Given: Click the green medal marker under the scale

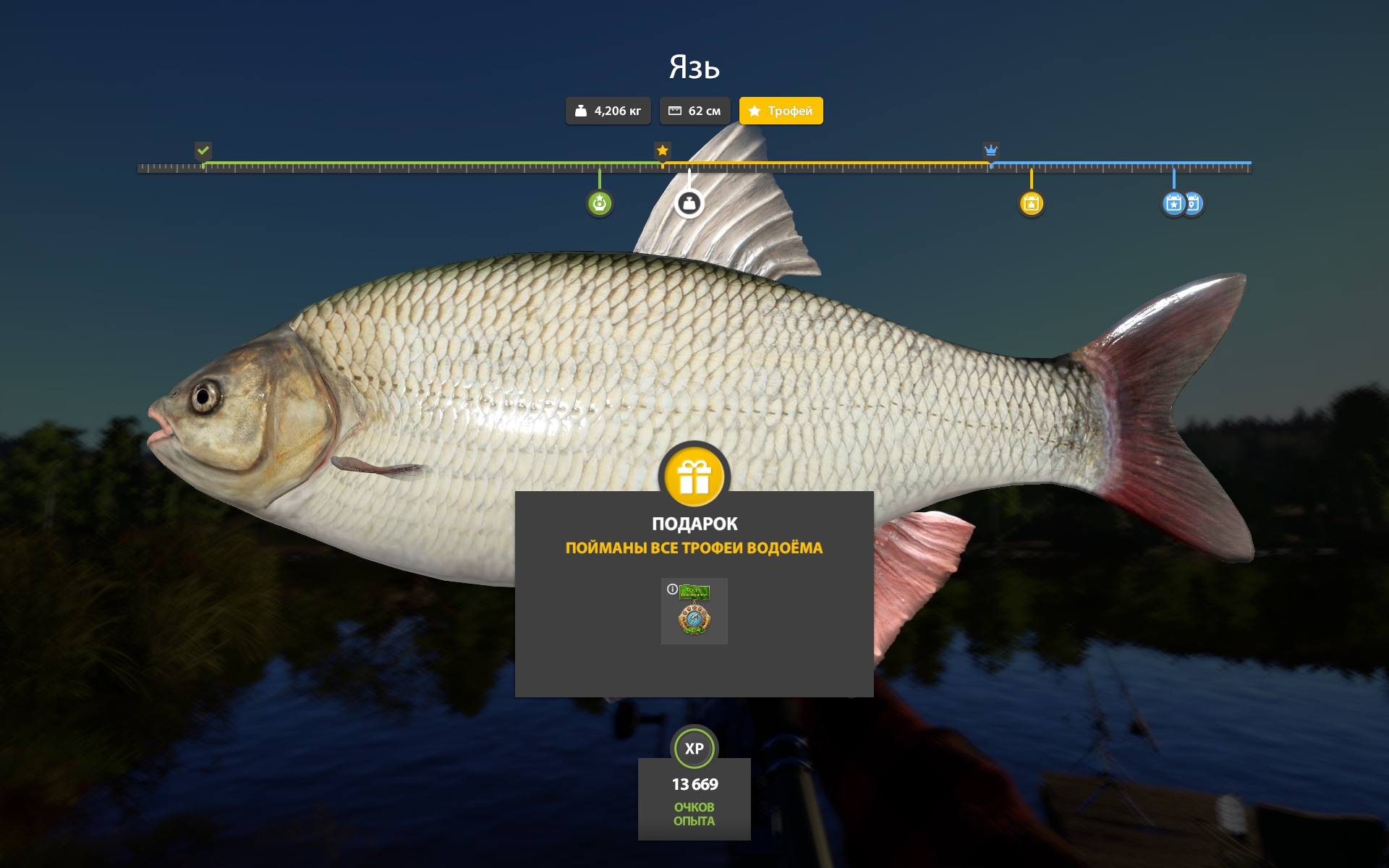Looking at the screenshot, I should click(x=599, y=203).
